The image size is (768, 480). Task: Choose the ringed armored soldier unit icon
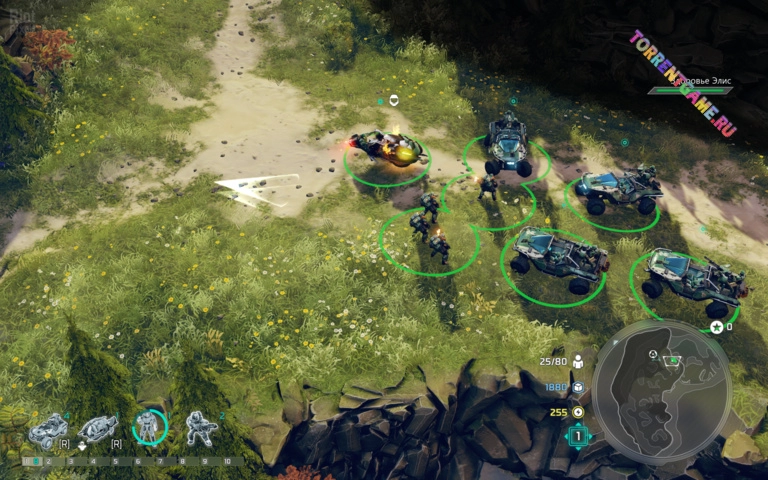tap(150, 428)
